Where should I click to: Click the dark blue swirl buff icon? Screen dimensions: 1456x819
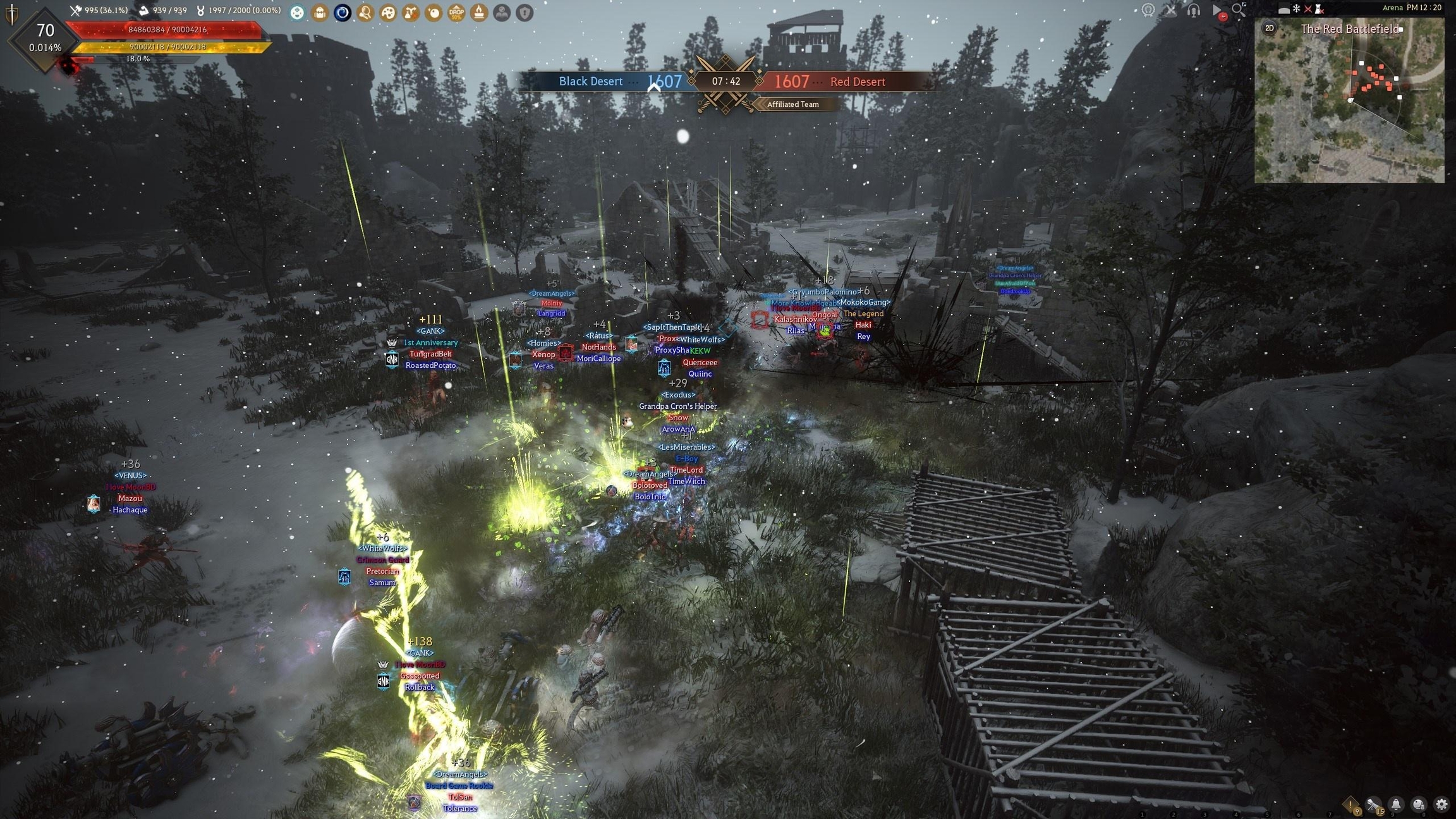click(x=343, y=12)
